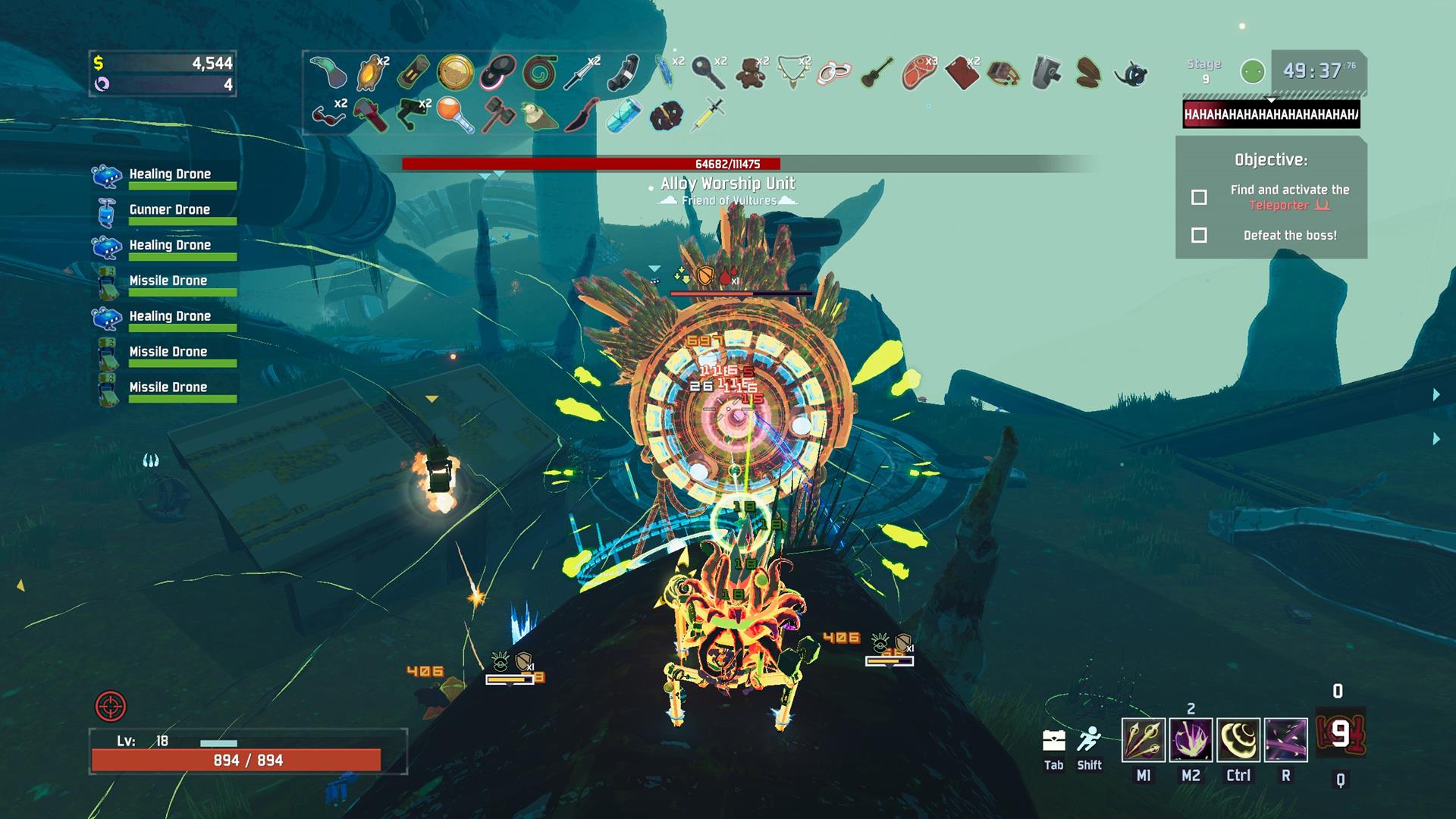Select the yellow syringe item
This screenshot has width=1456, height=819.
[x=708, y=115]
